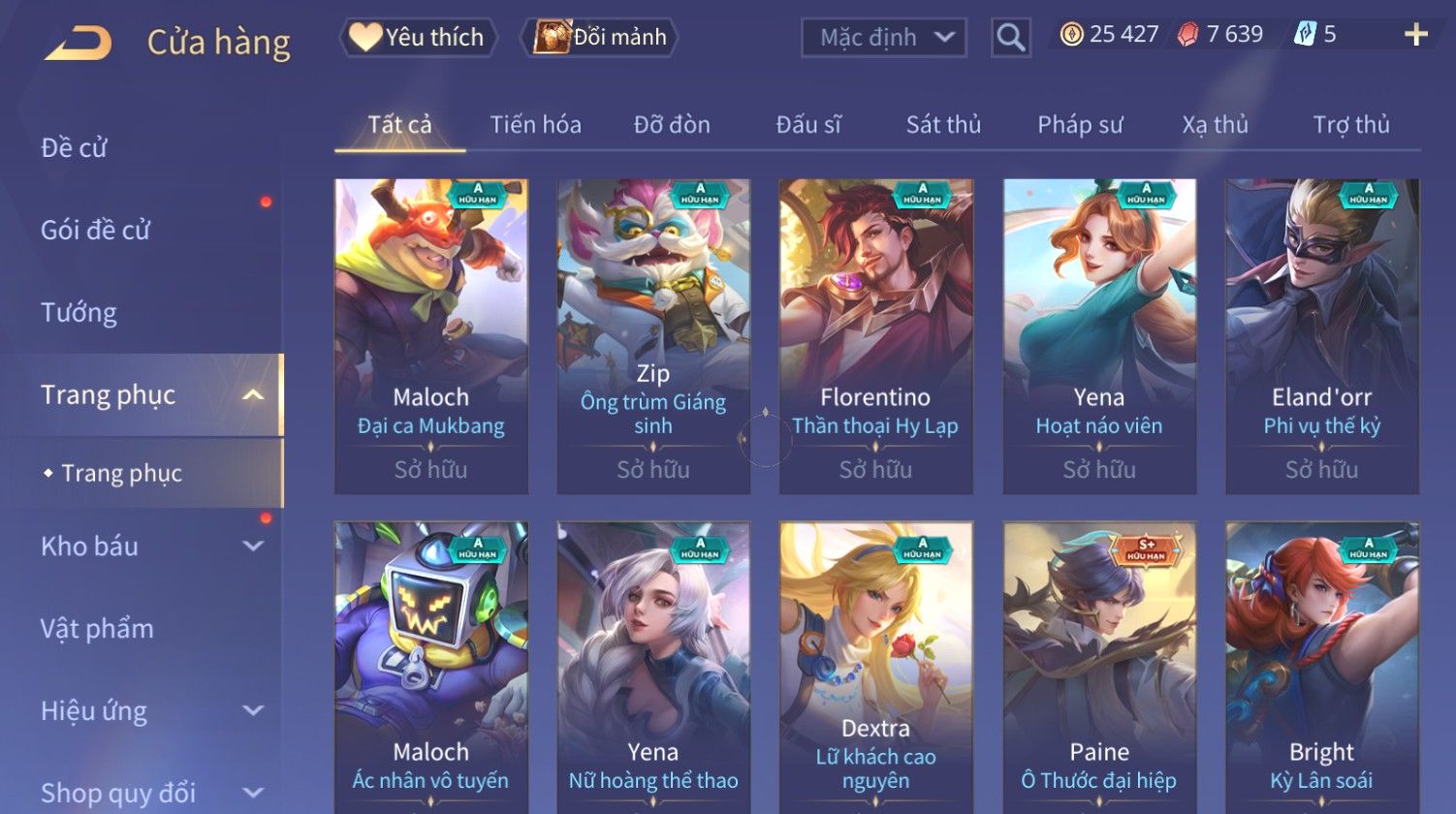The width and height of the screenshot is (1456, 814).
Task: Click the magnifying glass search button
Action: pos(1010,38)
